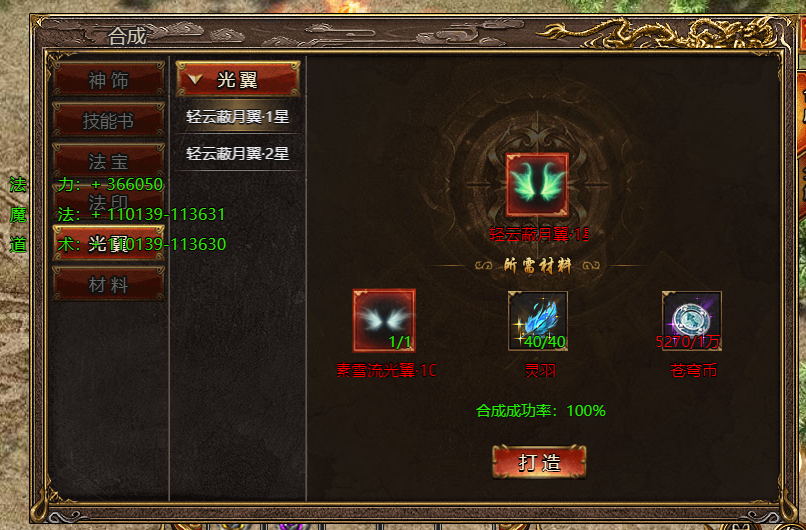Image resolution: width=806 pixels, height=530 pixels.
Task: Switch to the 神饰 category tab
Action: [108, 80]
